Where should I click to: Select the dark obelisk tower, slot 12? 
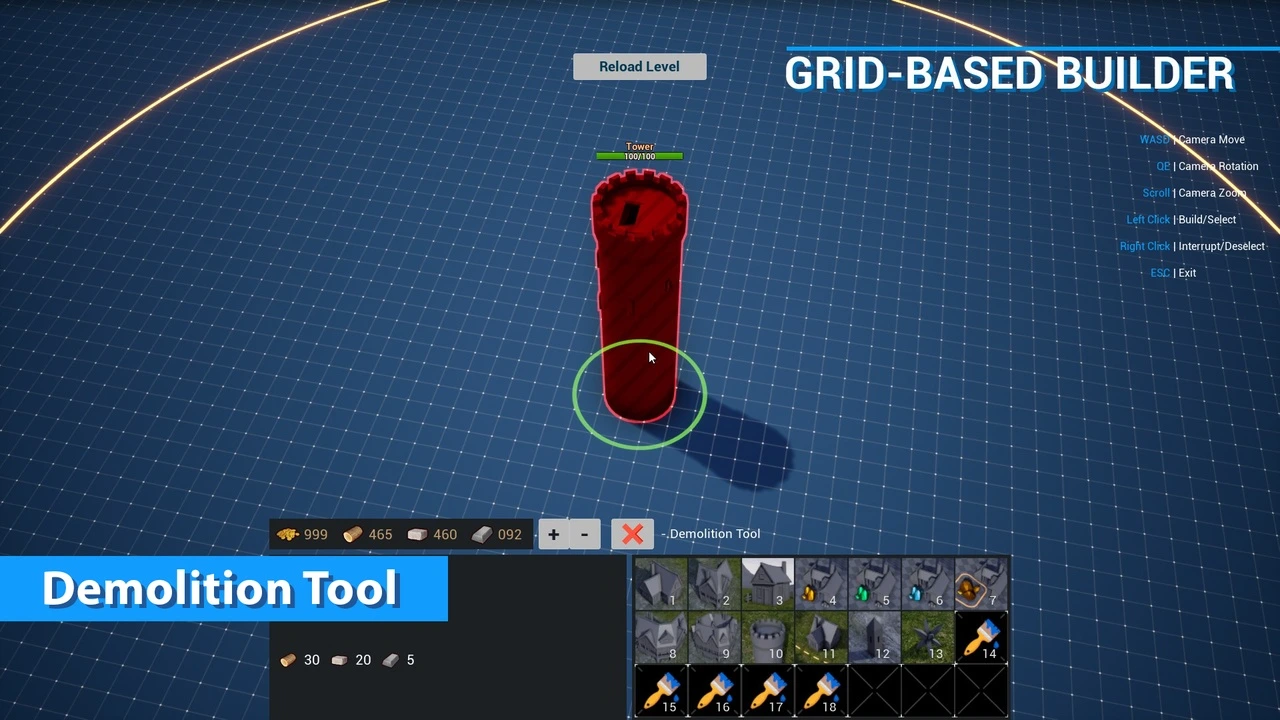pyautogui.click(x=874, y=637)
